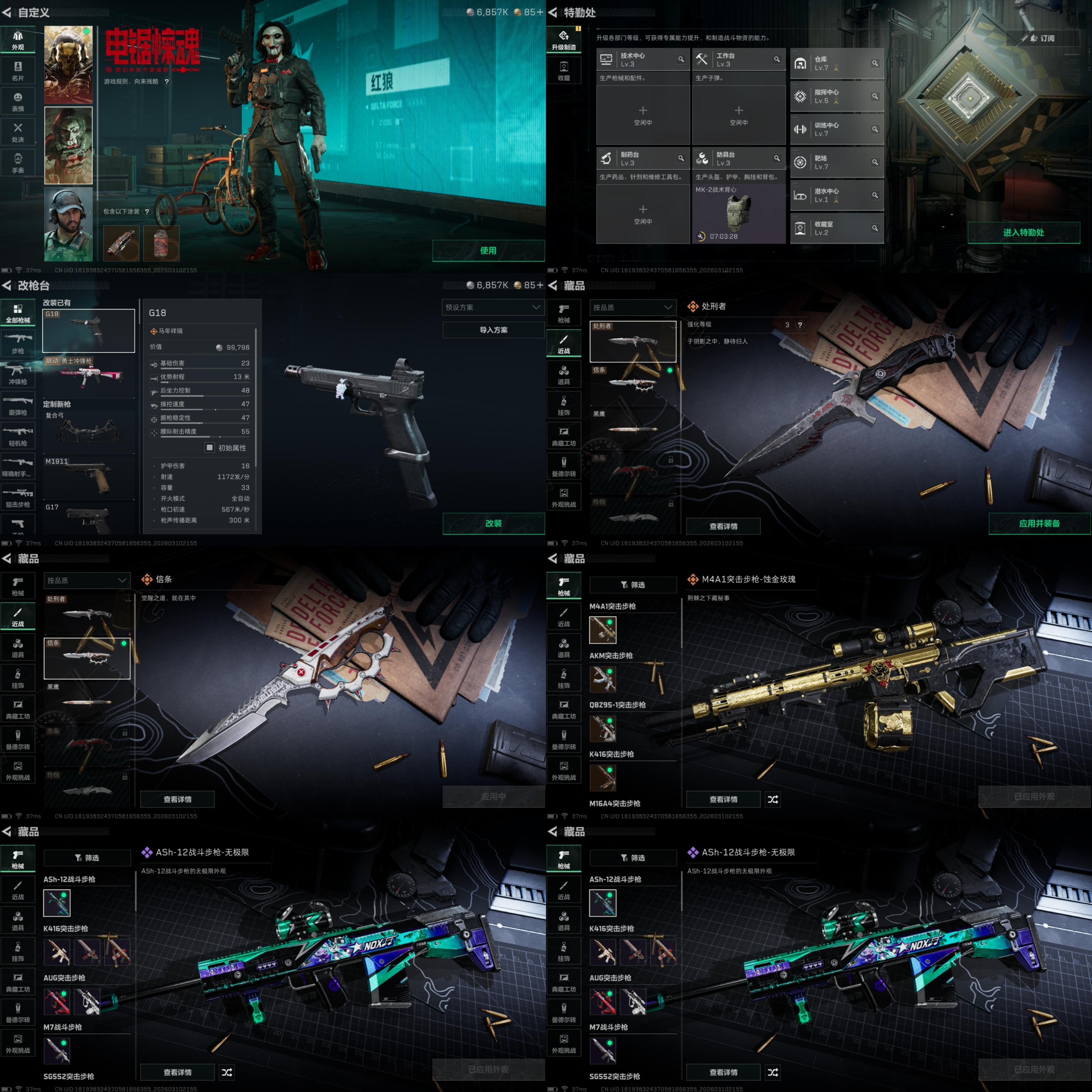This screenshot has width=1092, height=1092.
Task: Click the 进入特勤处 button
Action: (1023, 232)
